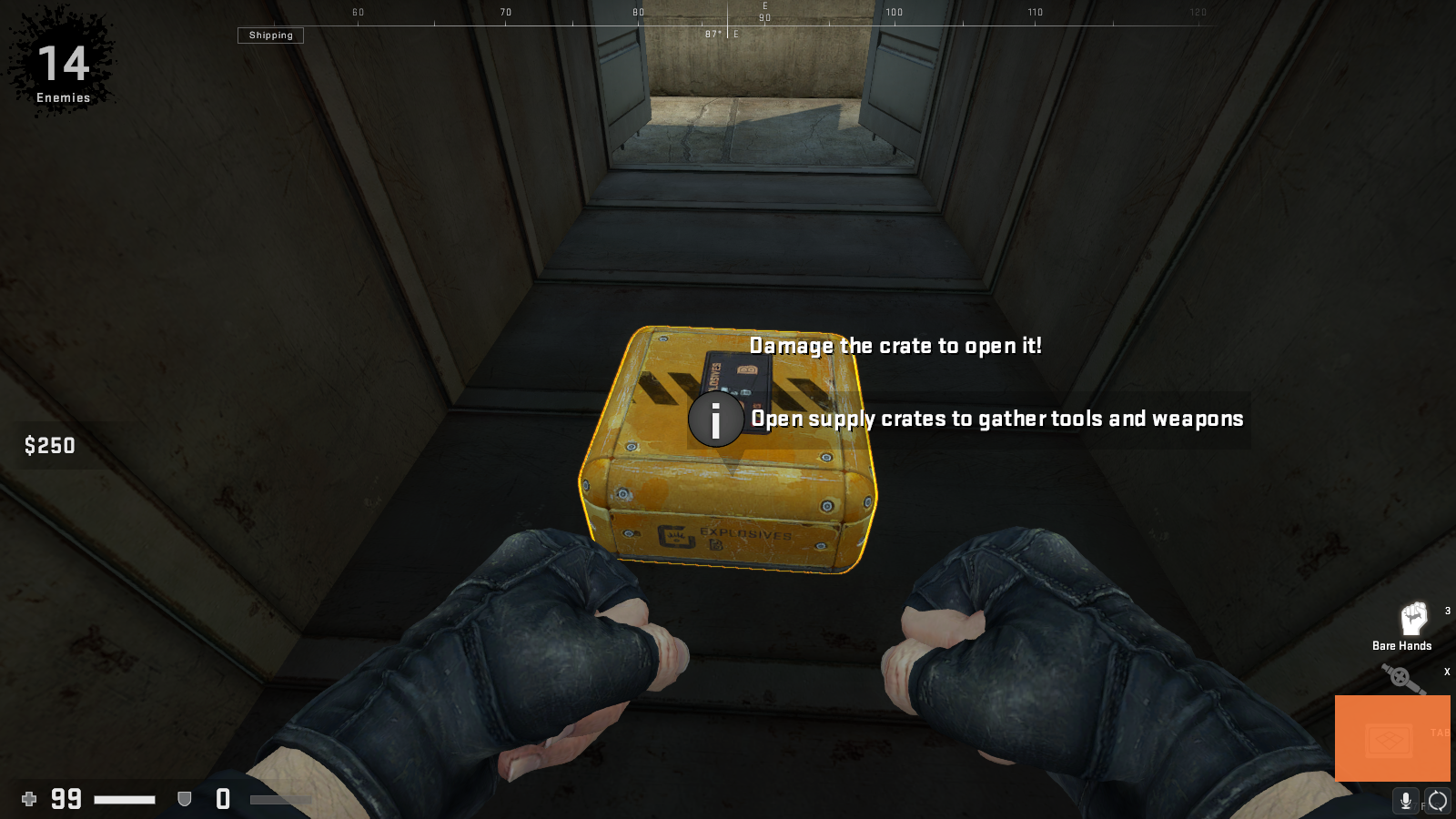The image size is (1456, 819).
Task: Click the $250 money display
Action: (x=50, y=446)
